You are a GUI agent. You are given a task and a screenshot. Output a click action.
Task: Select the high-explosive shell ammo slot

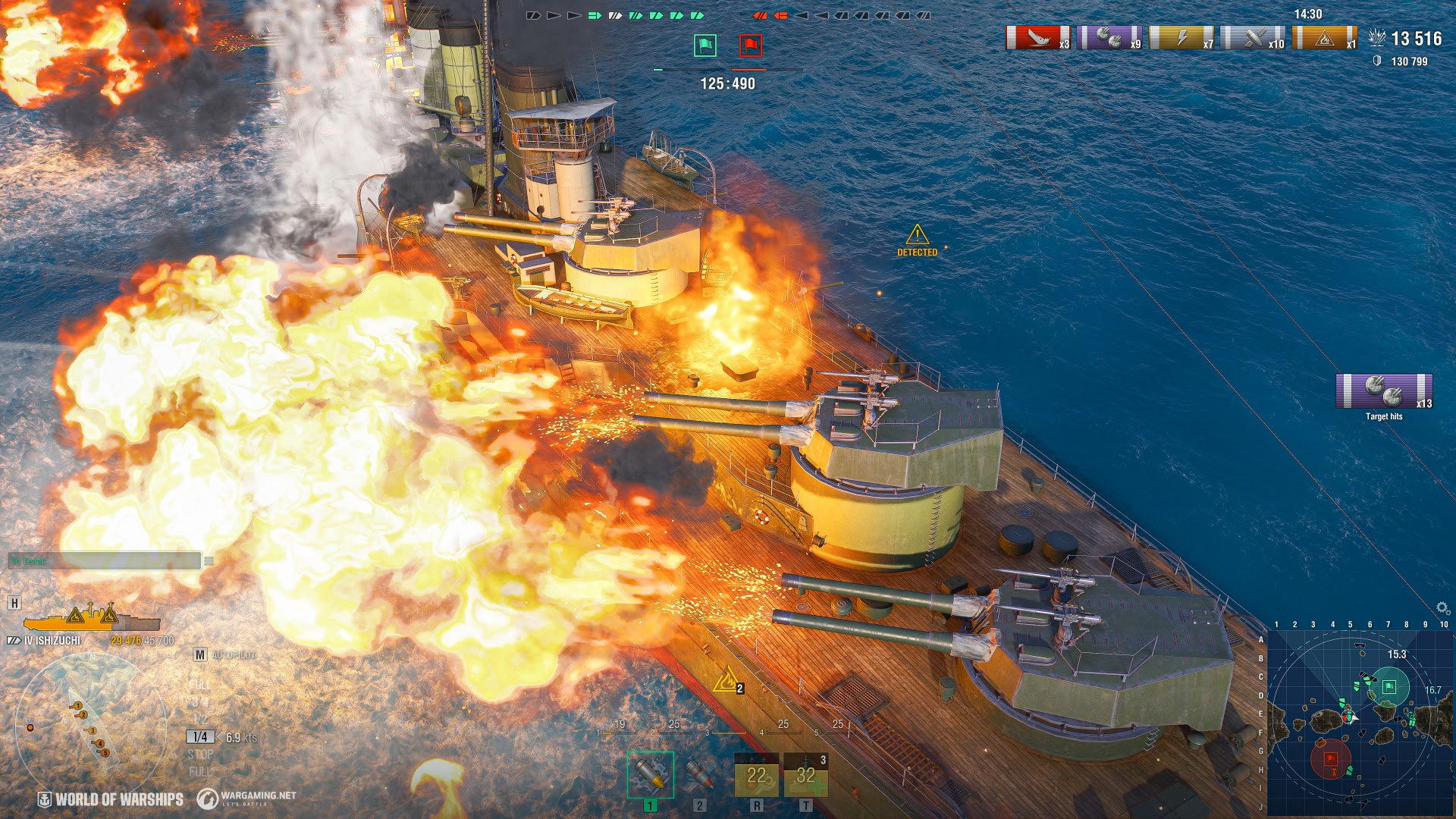pyautogui.click(x=650, y=774)
